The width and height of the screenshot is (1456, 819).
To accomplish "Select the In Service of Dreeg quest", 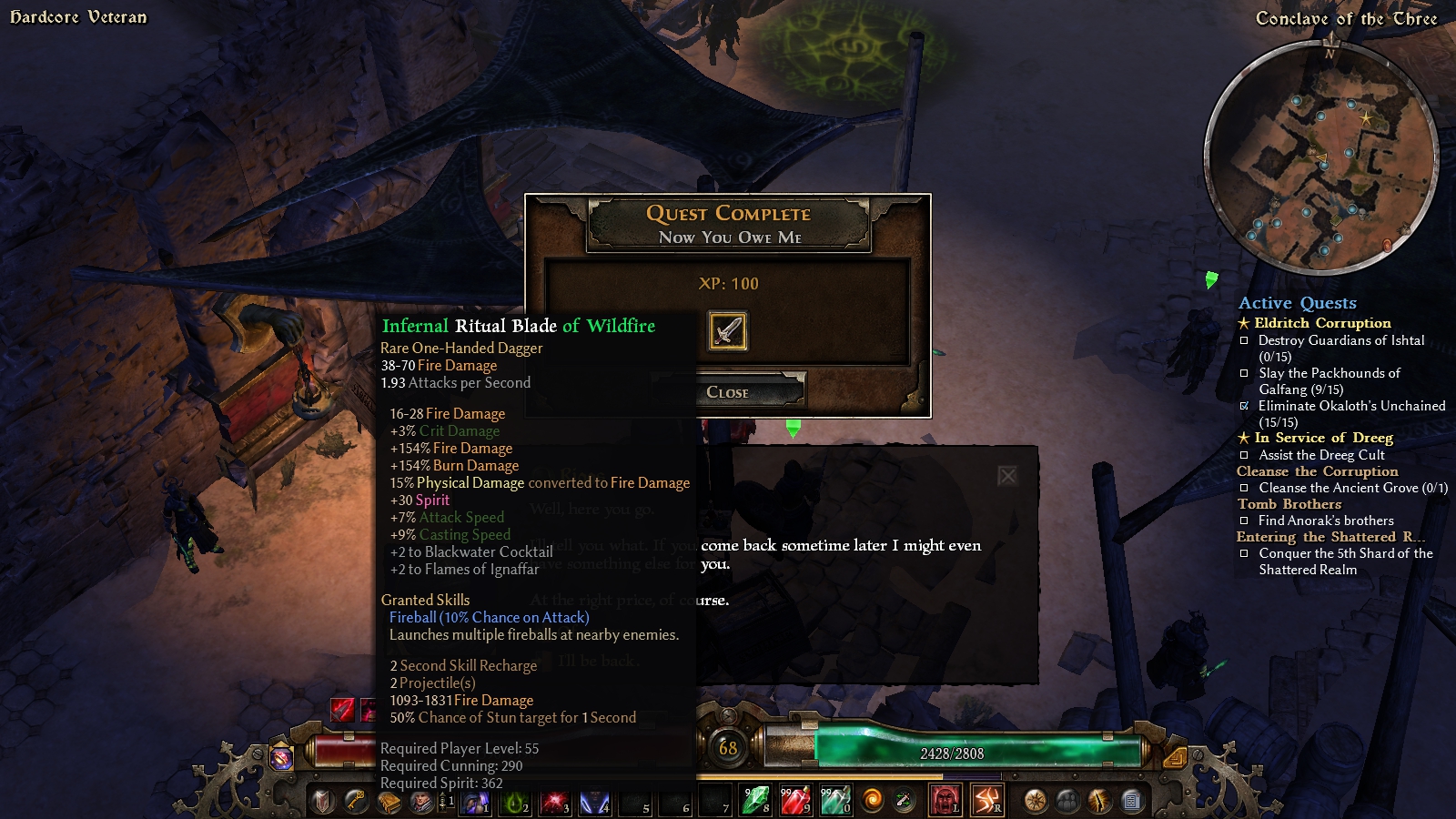I will [x=1322, y=438].
